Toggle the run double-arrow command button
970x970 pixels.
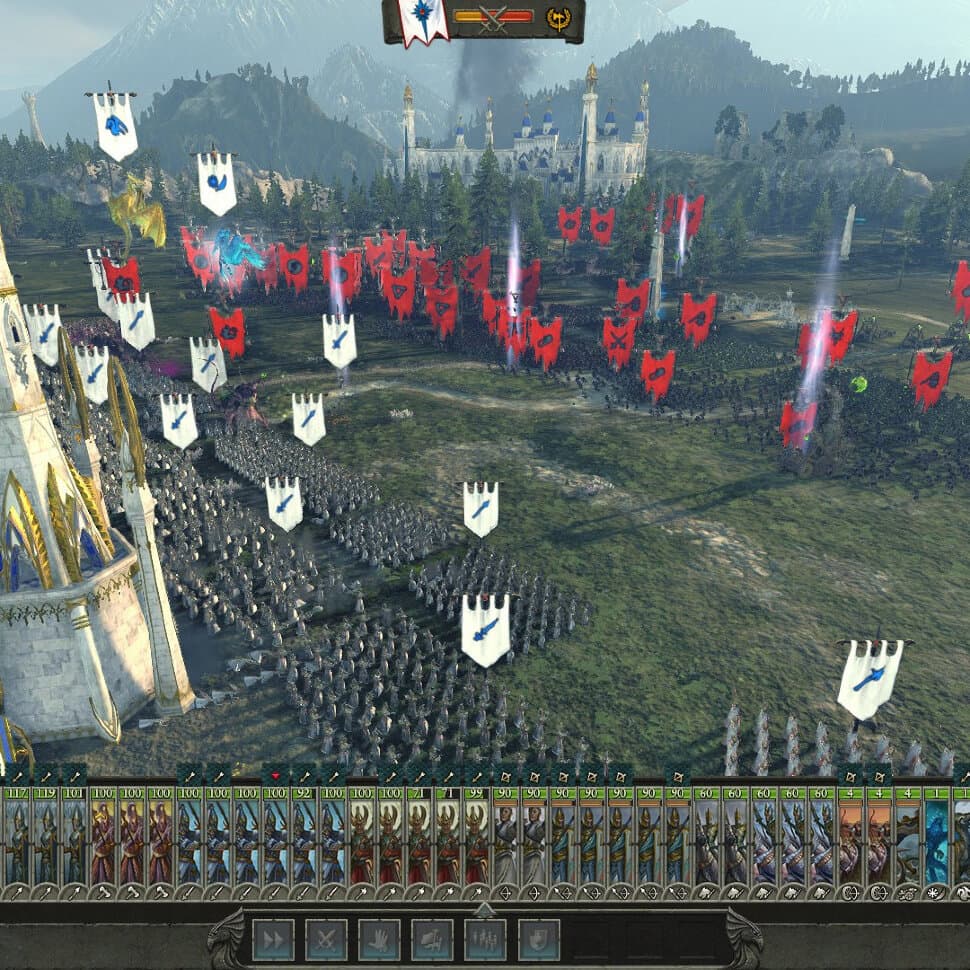[x=273, y=940]
